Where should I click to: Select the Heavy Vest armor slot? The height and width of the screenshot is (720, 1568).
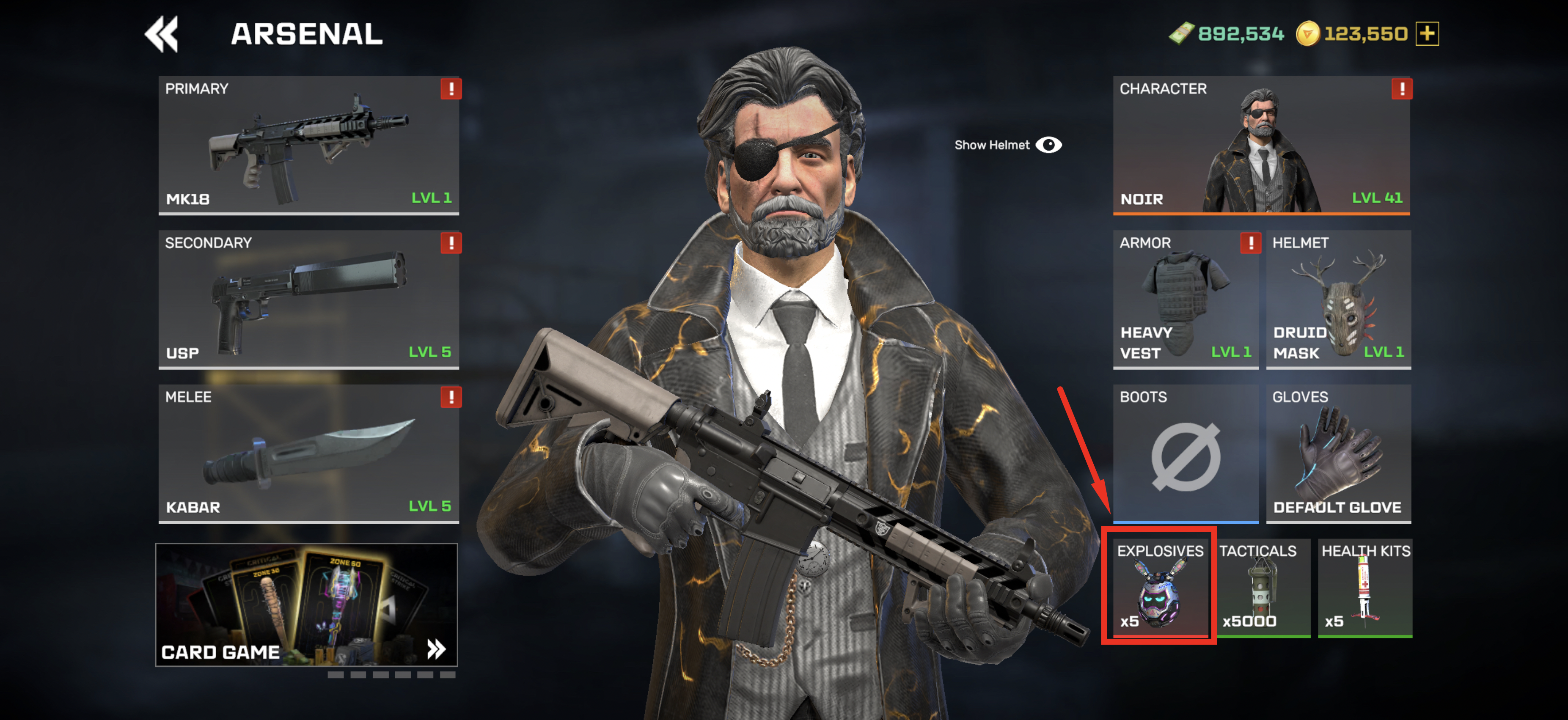[x=1185, y=299]
